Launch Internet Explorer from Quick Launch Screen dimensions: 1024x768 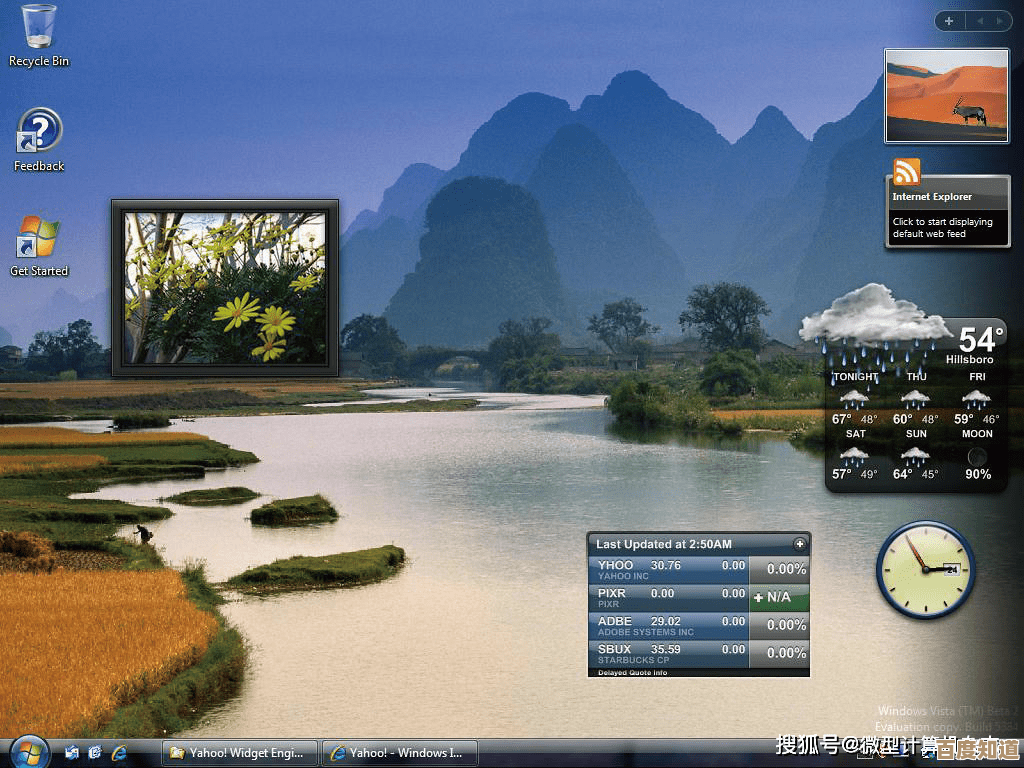pyautogui.click(x=119, y=752)
